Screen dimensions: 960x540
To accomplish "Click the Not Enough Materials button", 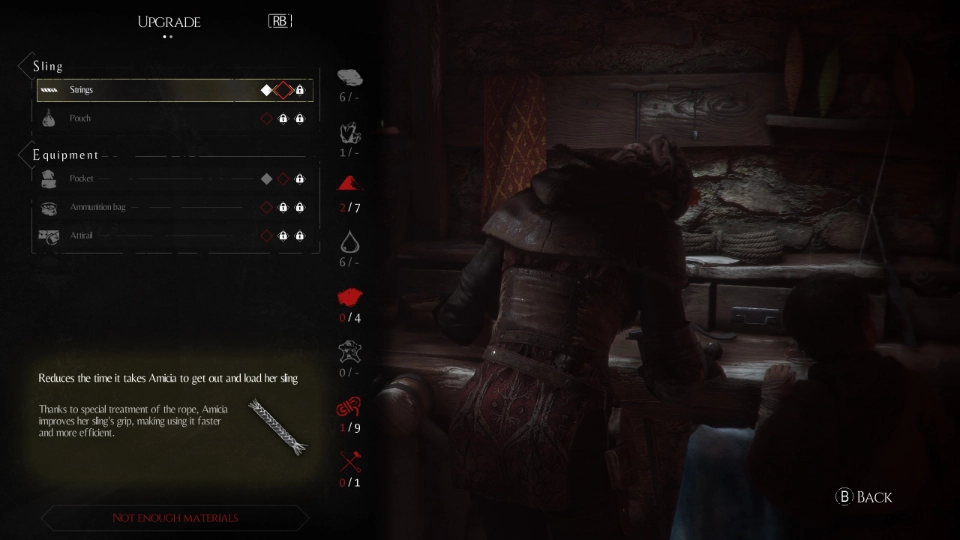I will click(175, 518).
